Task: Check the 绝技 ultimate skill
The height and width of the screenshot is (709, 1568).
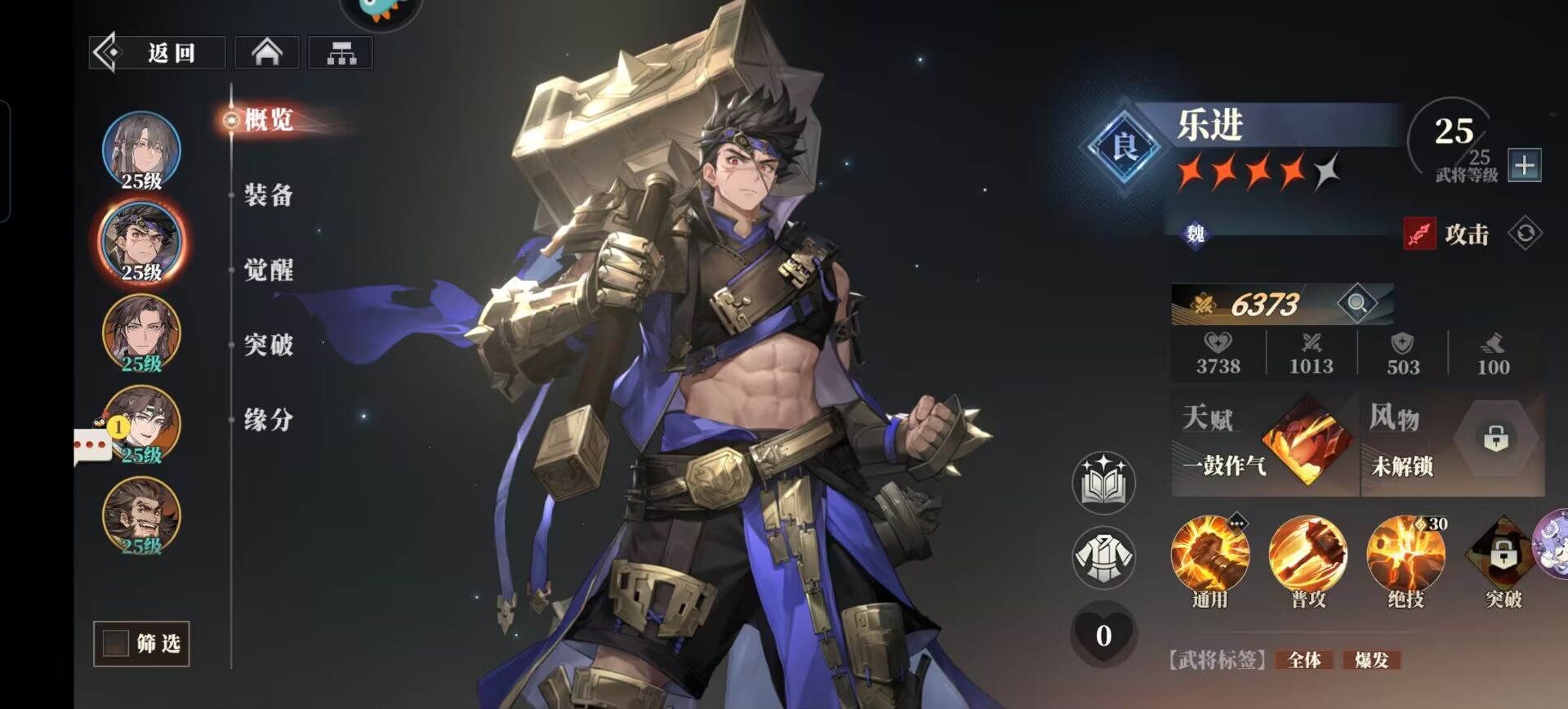Action: point(1405,557)
